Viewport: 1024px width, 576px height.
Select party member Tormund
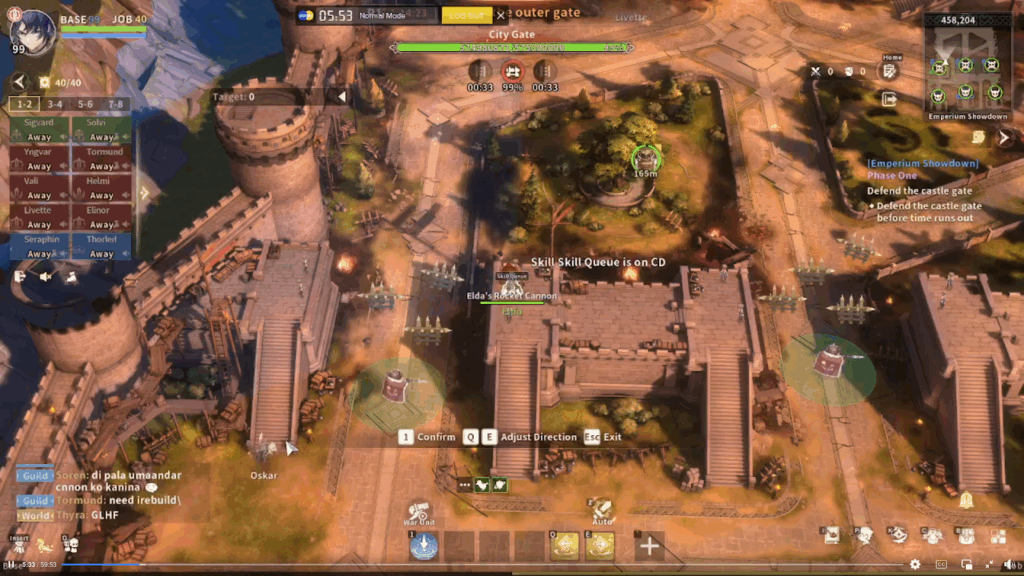(x=101, y=159)
